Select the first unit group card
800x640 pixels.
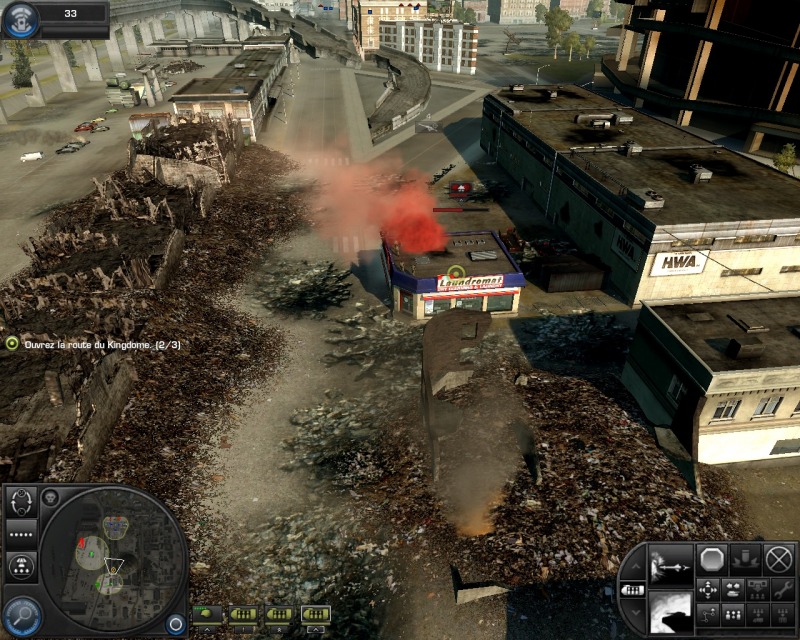tap(206, 613)
